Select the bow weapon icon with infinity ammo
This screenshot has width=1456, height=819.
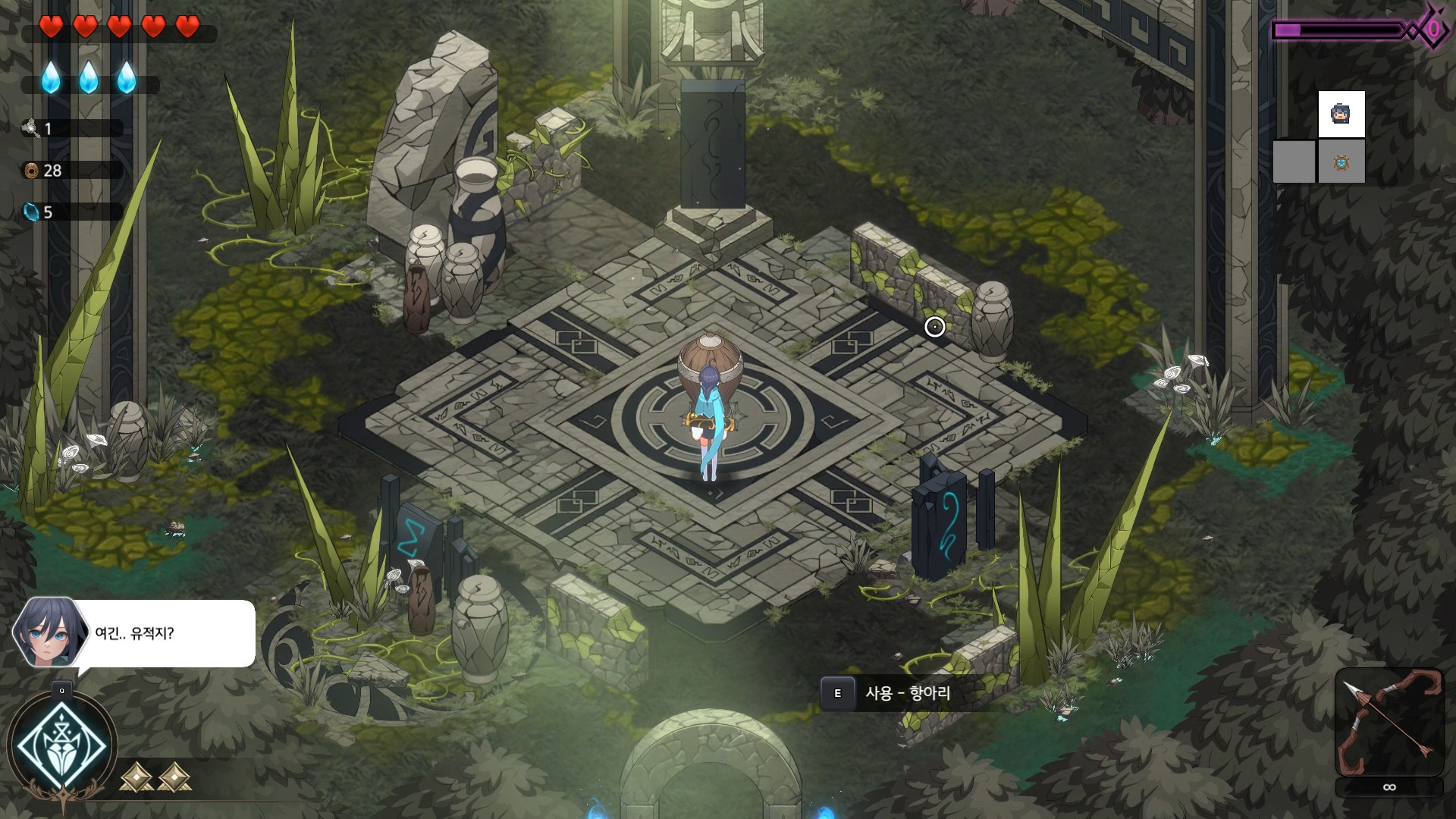pos(1388,720)
